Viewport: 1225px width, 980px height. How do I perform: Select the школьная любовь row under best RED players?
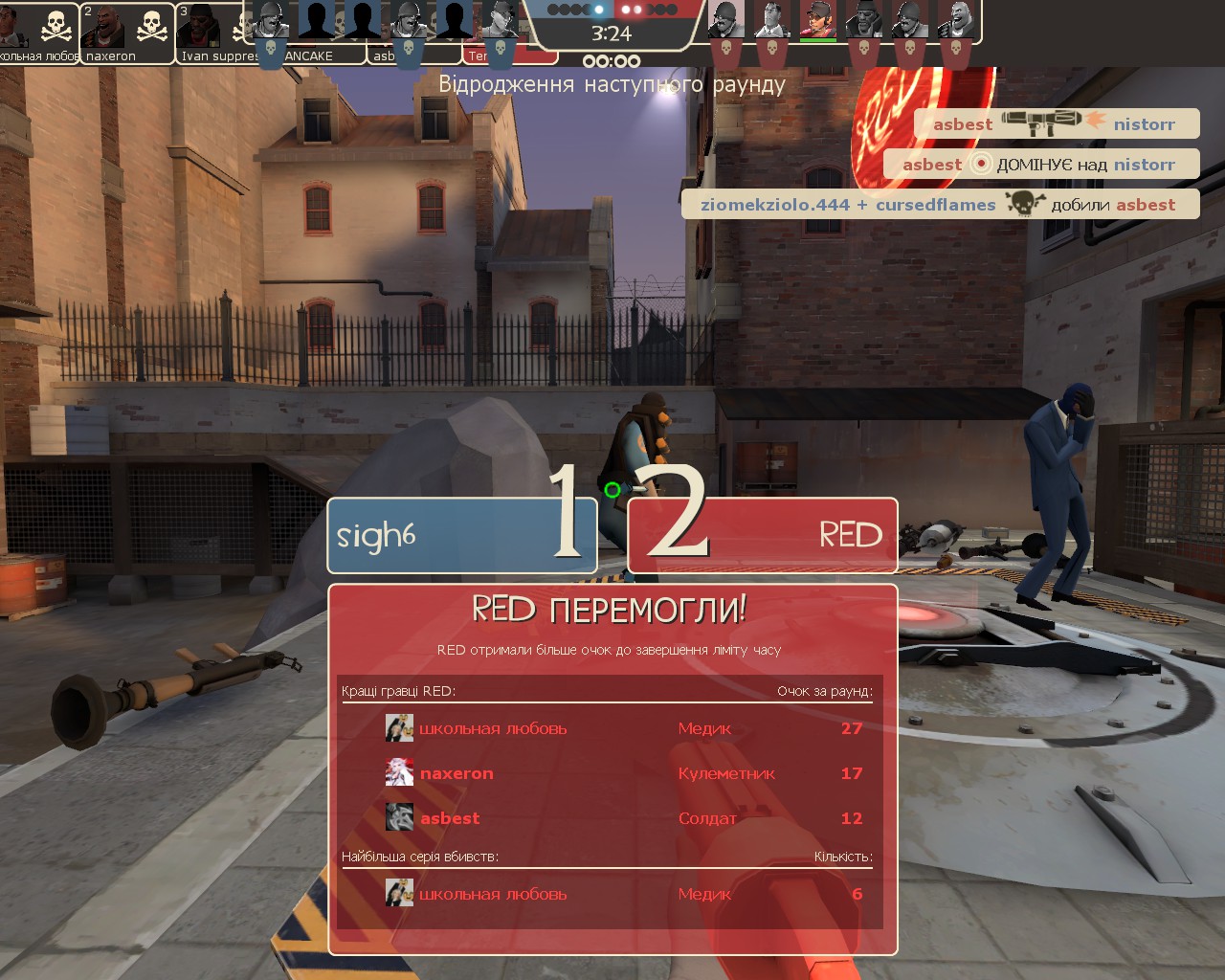click(612, 728)
